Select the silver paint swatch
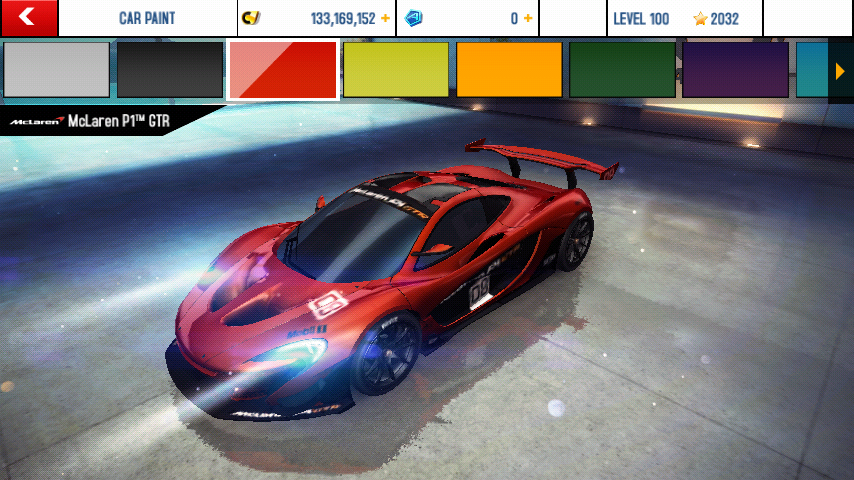This screenshot has width=854, height=480. coord(56,70)
